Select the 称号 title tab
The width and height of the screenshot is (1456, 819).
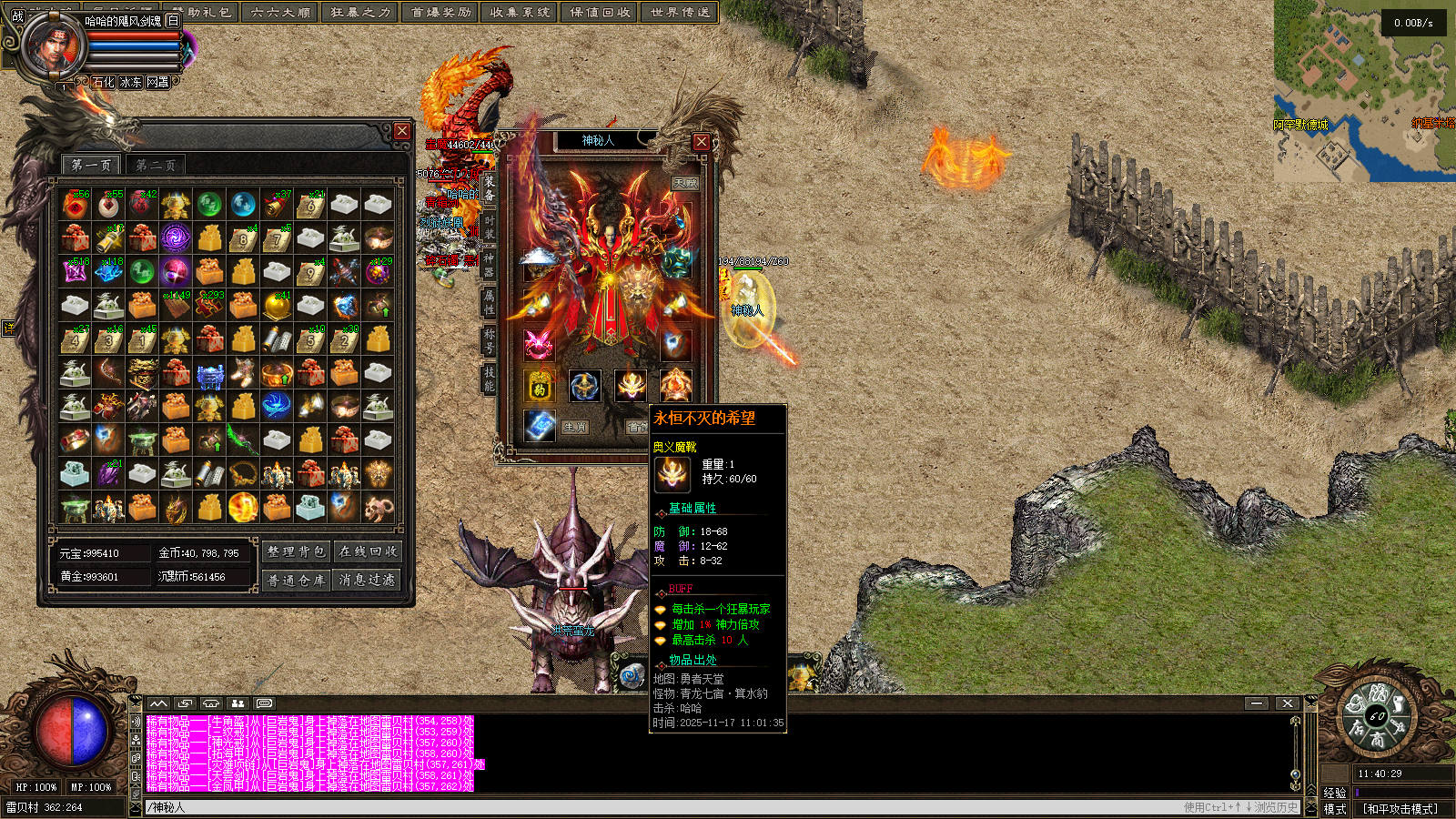coord(490,340)
